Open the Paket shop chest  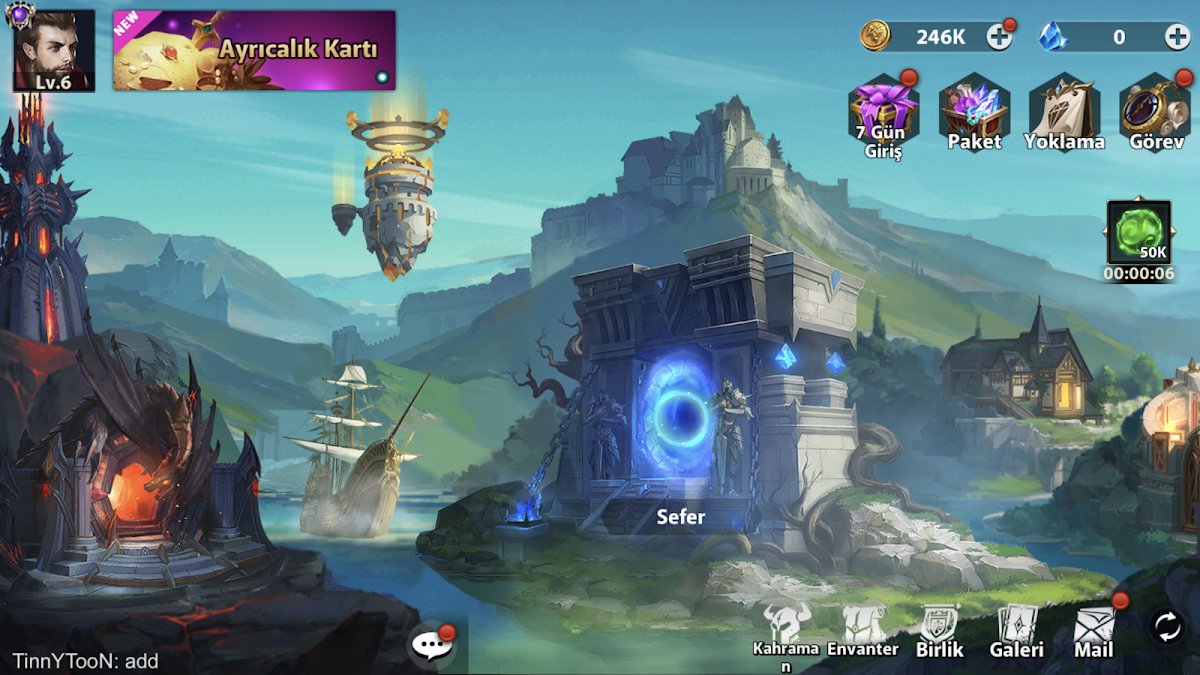(x=974, y=110)
